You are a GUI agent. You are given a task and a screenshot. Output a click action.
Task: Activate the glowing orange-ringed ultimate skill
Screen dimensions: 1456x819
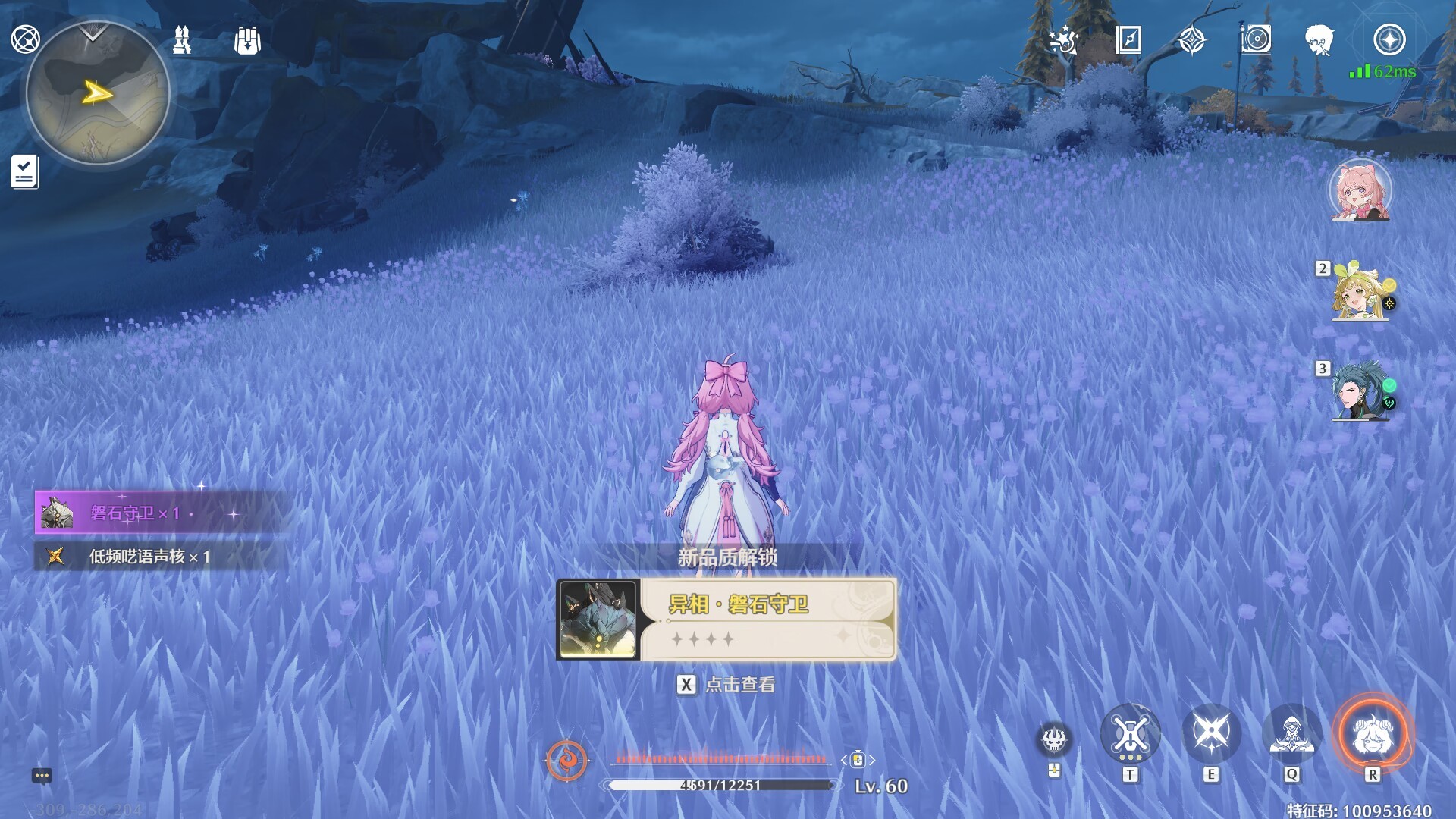point(1373,734)
